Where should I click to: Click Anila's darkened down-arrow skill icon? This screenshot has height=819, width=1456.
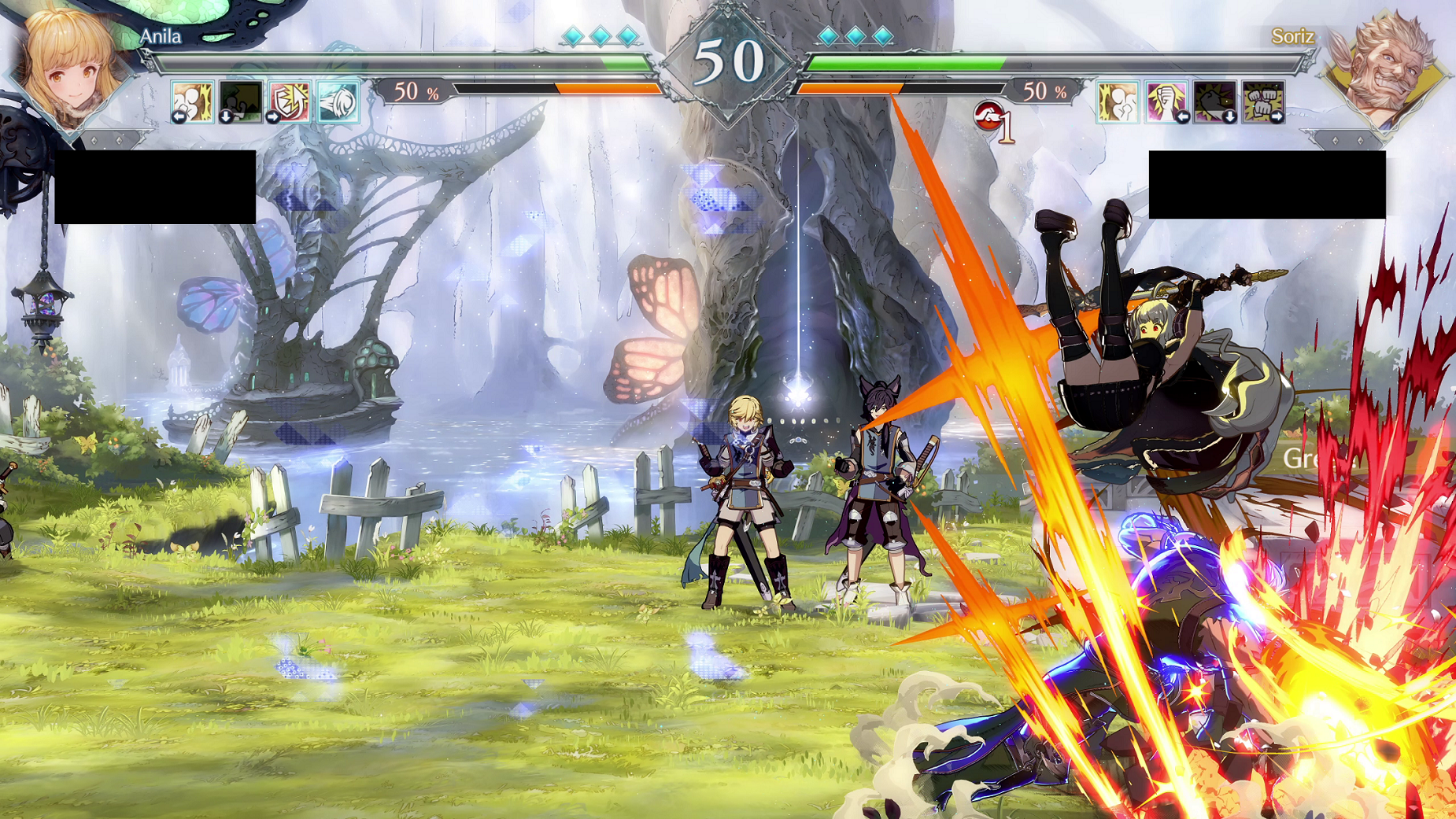(240, 101)
